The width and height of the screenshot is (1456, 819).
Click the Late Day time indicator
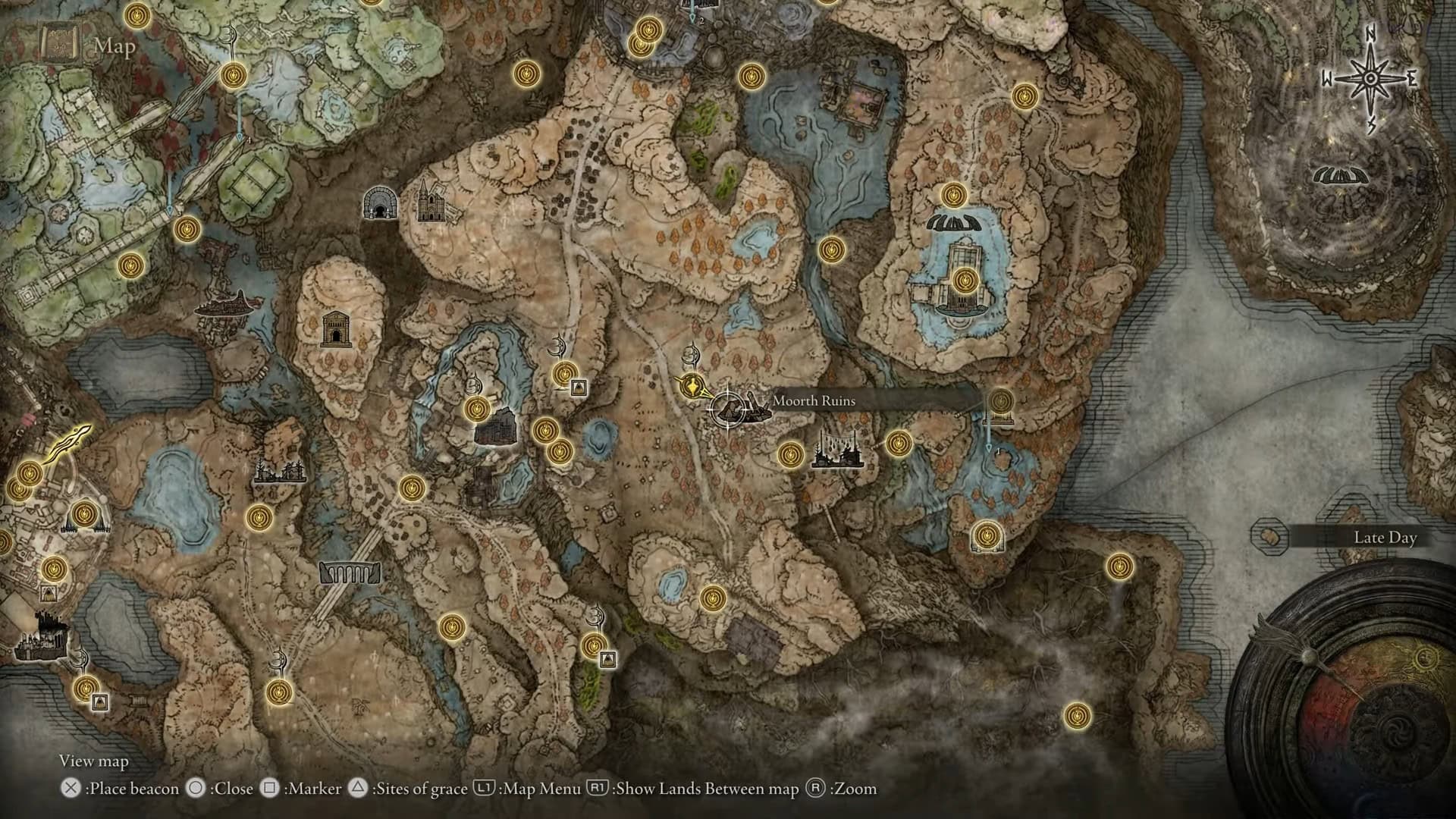coord(1384,538)
